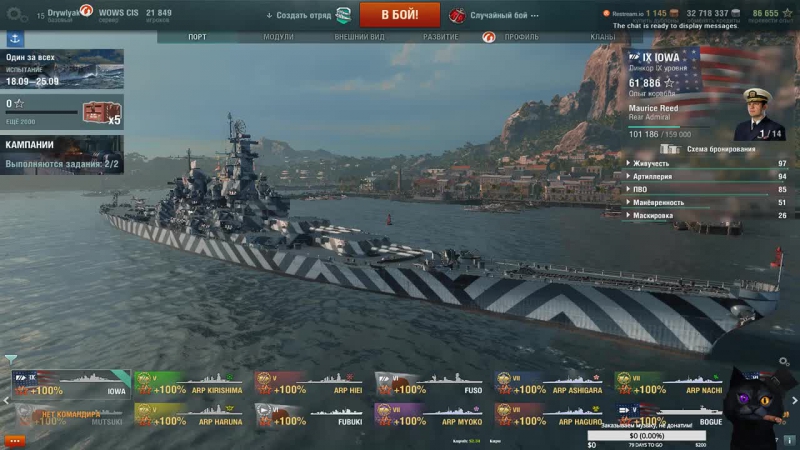Show the Схема бронирования armor layout
The height and width of the screenshot is (450, 800).
(712, 149)
